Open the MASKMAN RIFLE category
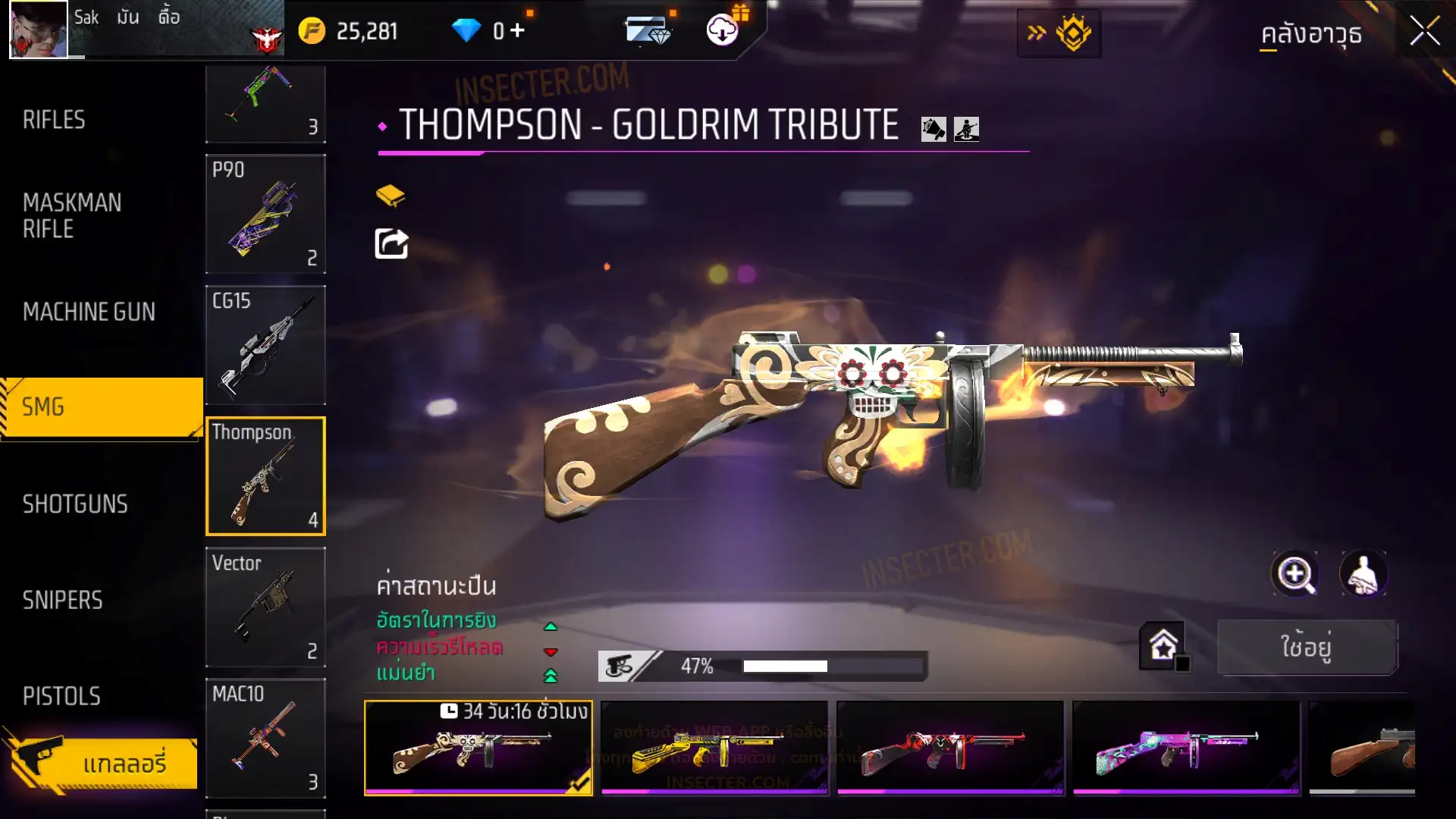The height and width of the screenshot is (819, 1456). pos(72,215)
